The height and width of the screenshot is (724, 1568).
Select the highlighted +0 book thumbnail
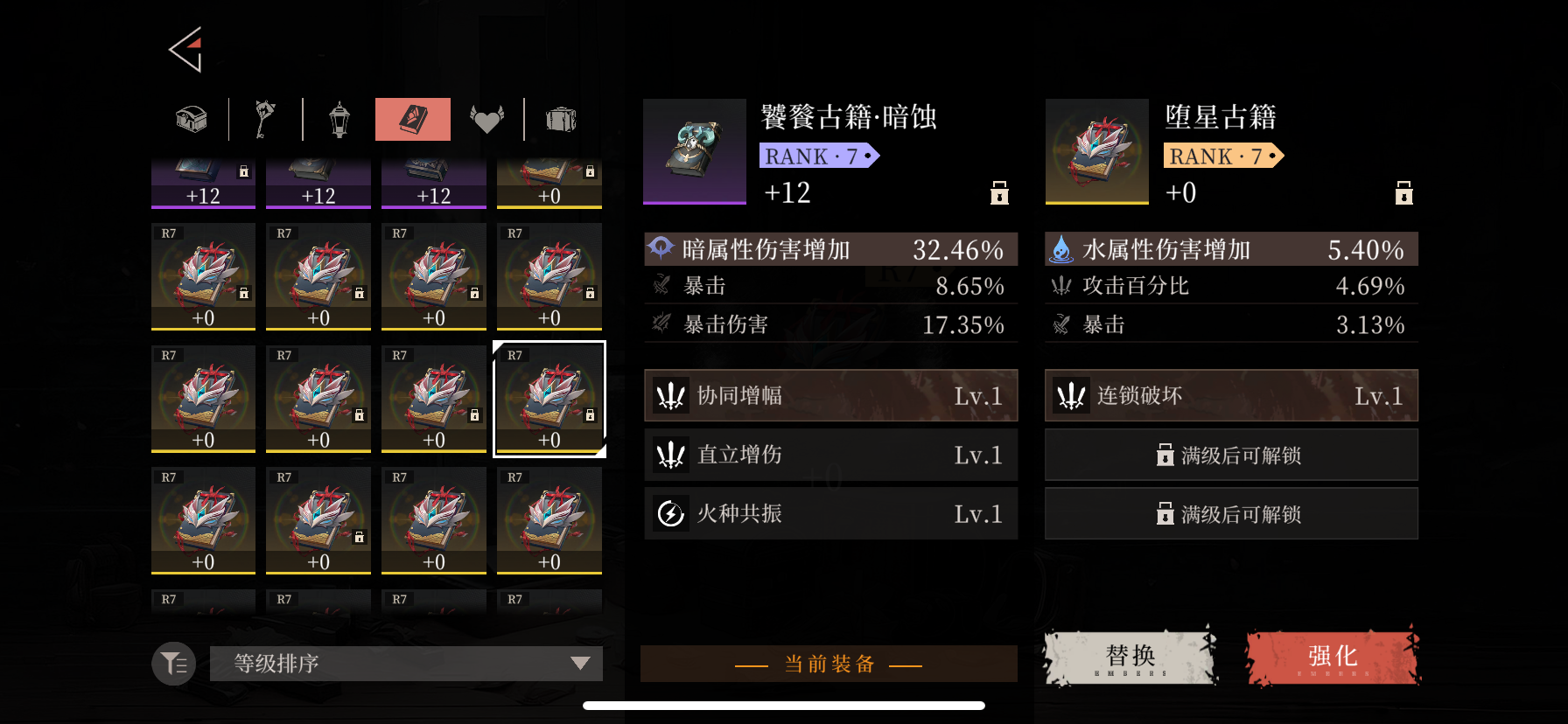549,399
